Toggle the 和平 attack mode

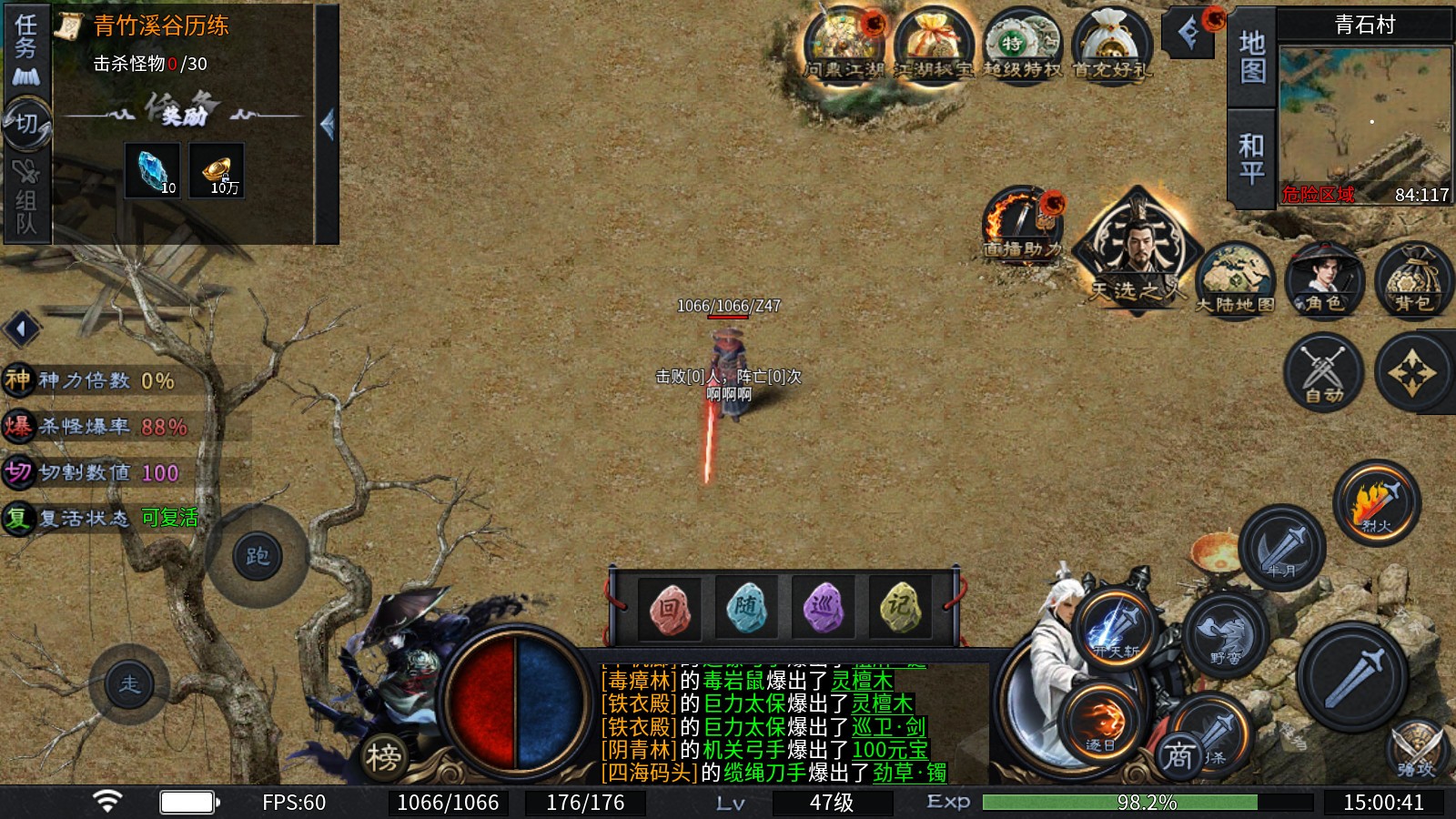(1252, 158)
